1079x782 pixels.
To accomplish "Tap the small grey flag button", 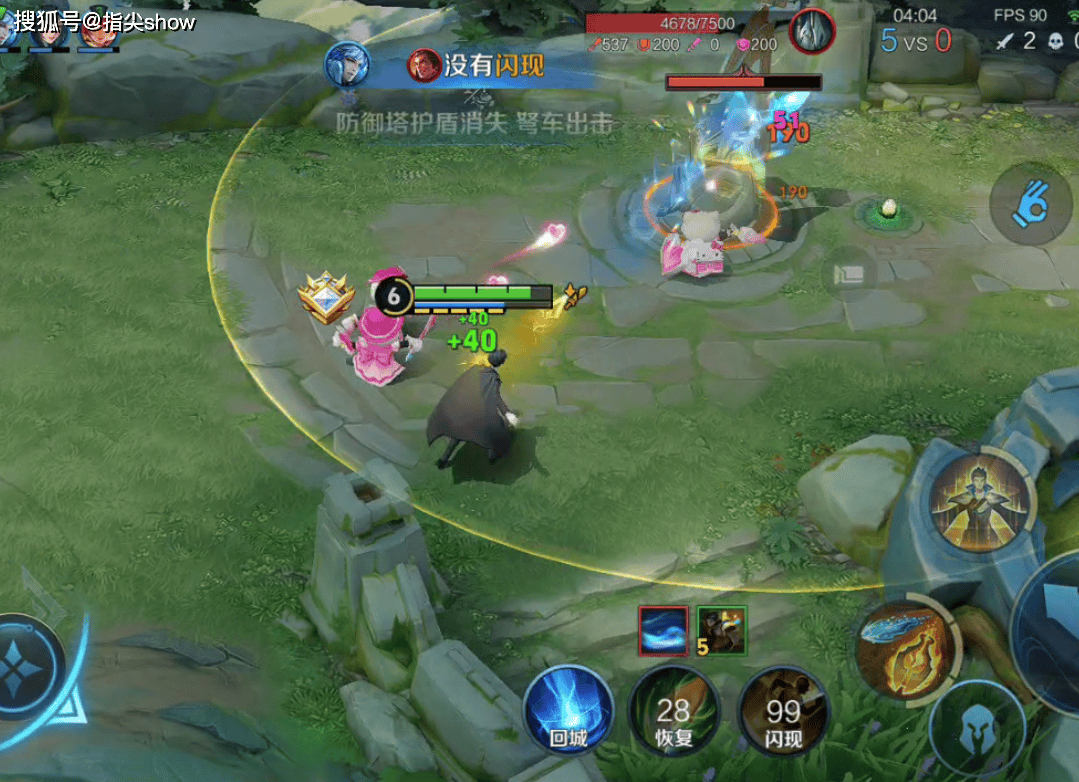I will (x=849, y=273).
